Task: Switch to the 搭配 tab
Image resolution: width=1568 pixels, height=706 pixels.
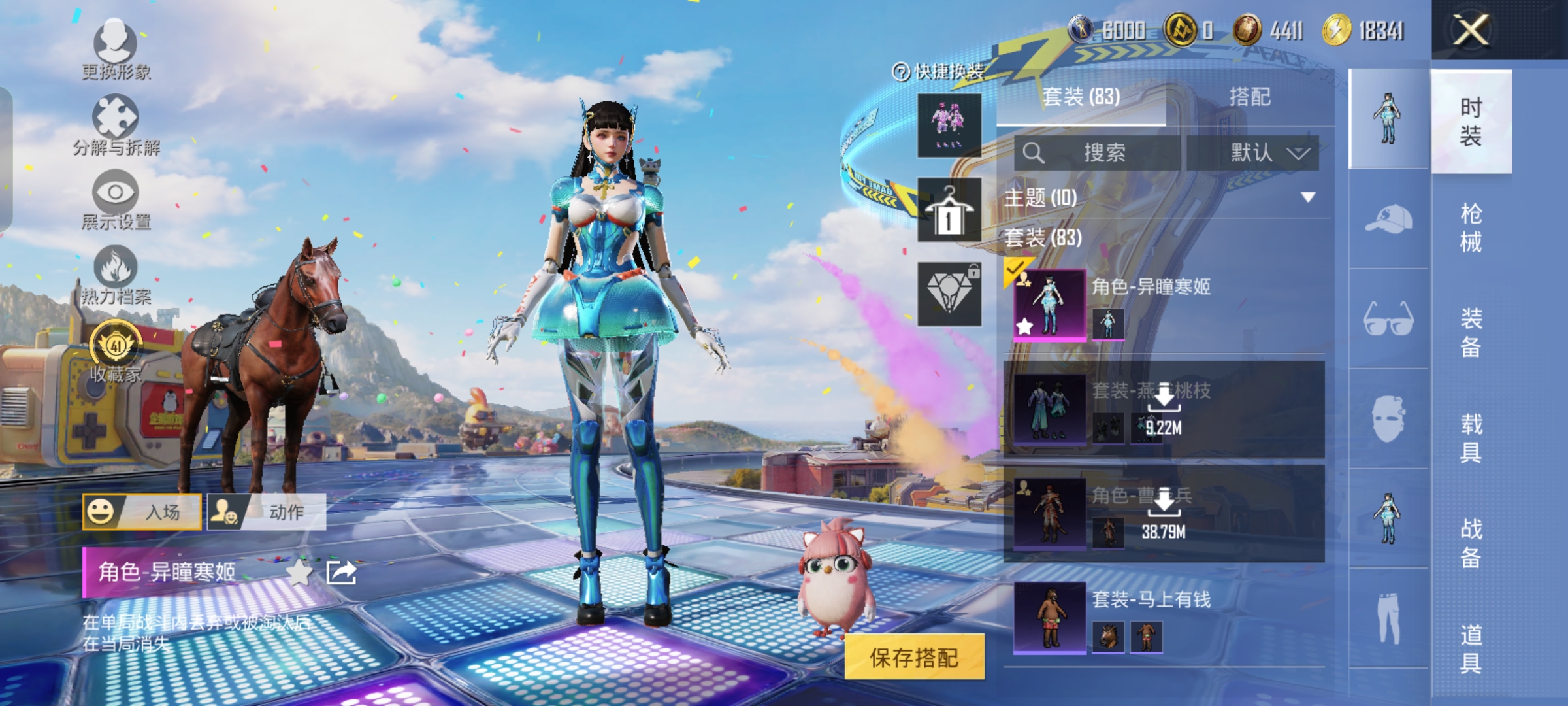Action: click(1250, 97)
